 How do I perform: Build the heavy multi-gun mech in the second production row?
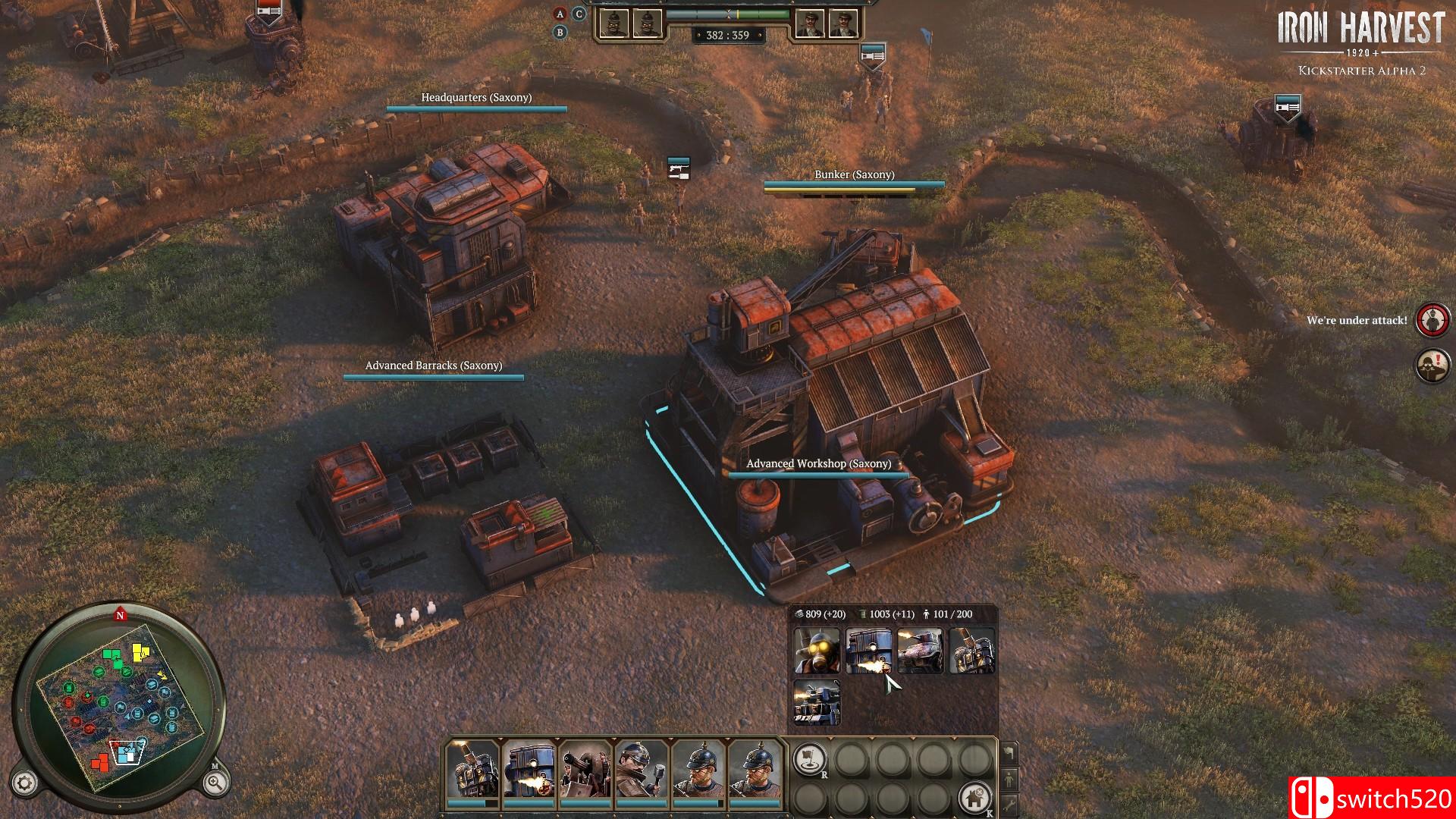(817, 702)
